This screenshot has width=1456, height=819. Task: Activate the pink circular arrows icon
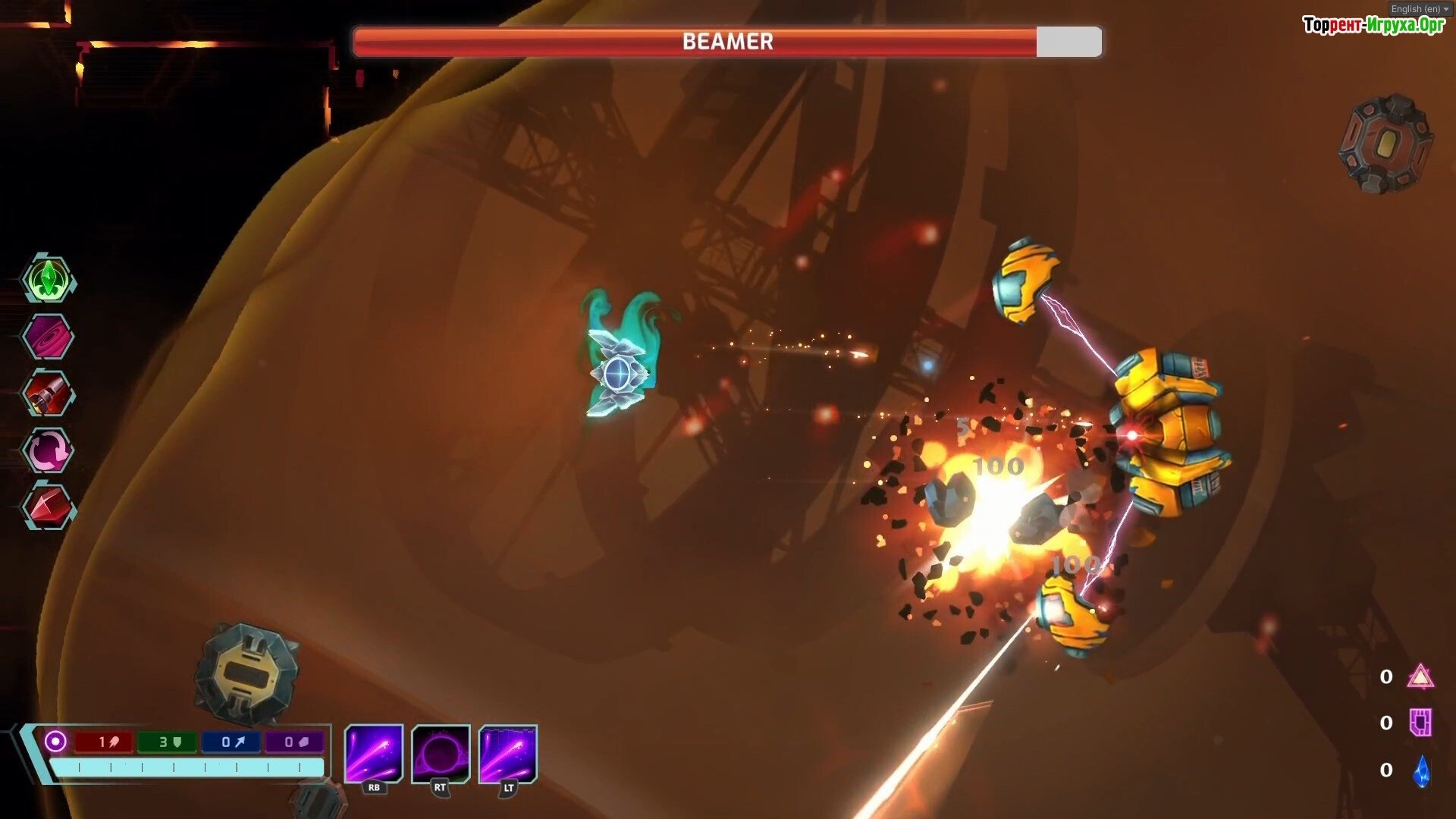[x=48, y=450]
